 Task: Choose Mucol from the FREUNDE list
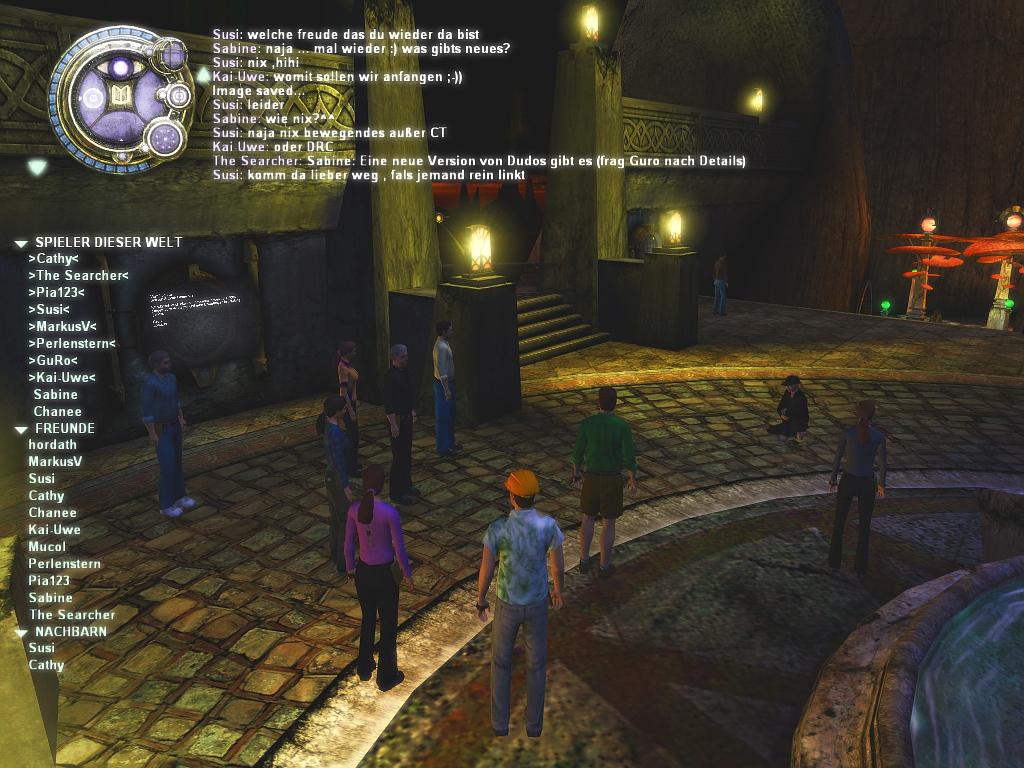coord(47,547)
